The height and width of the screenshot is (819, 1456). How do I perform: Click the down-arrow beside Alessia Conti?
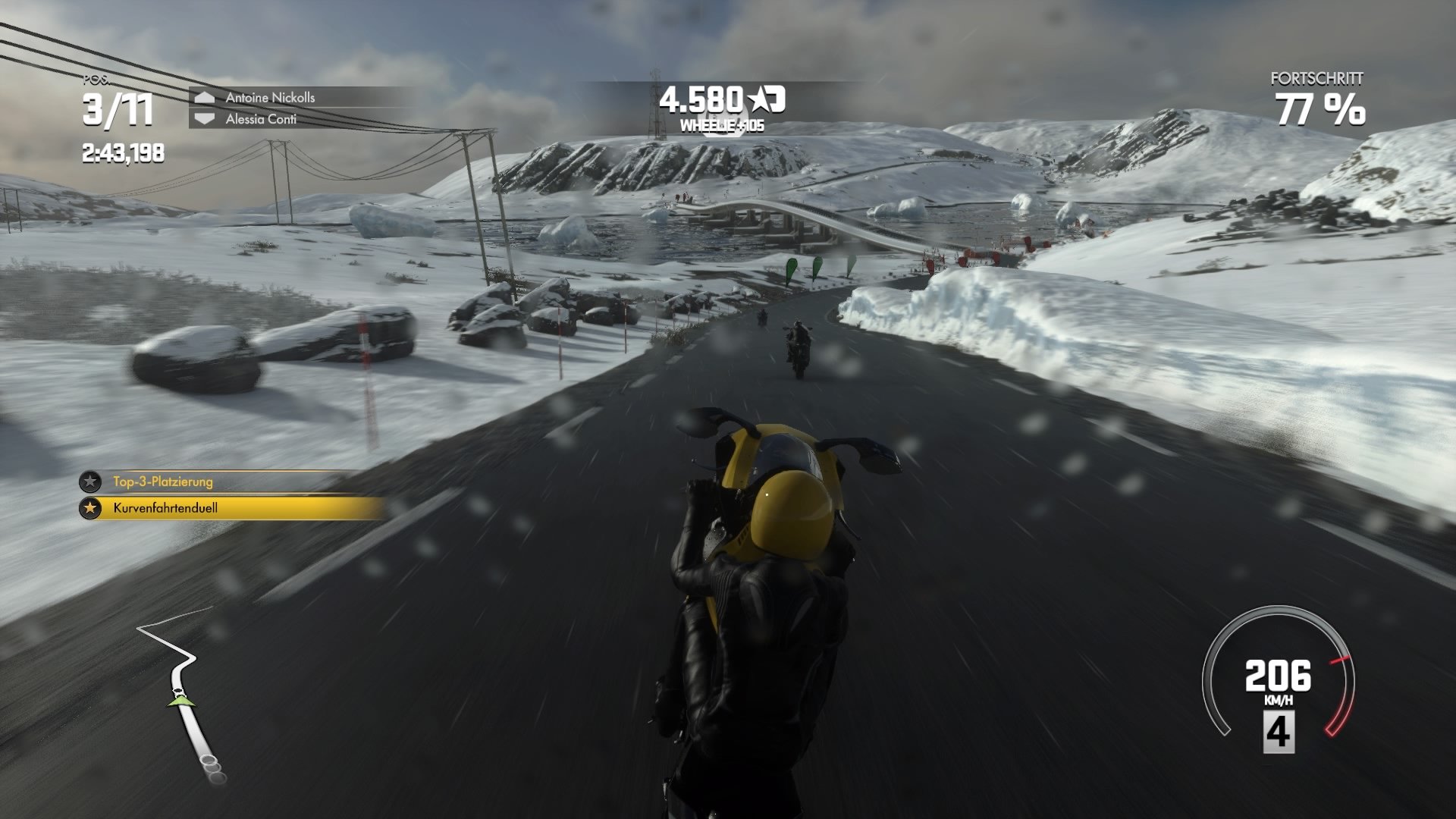click(x=203, y=118)
